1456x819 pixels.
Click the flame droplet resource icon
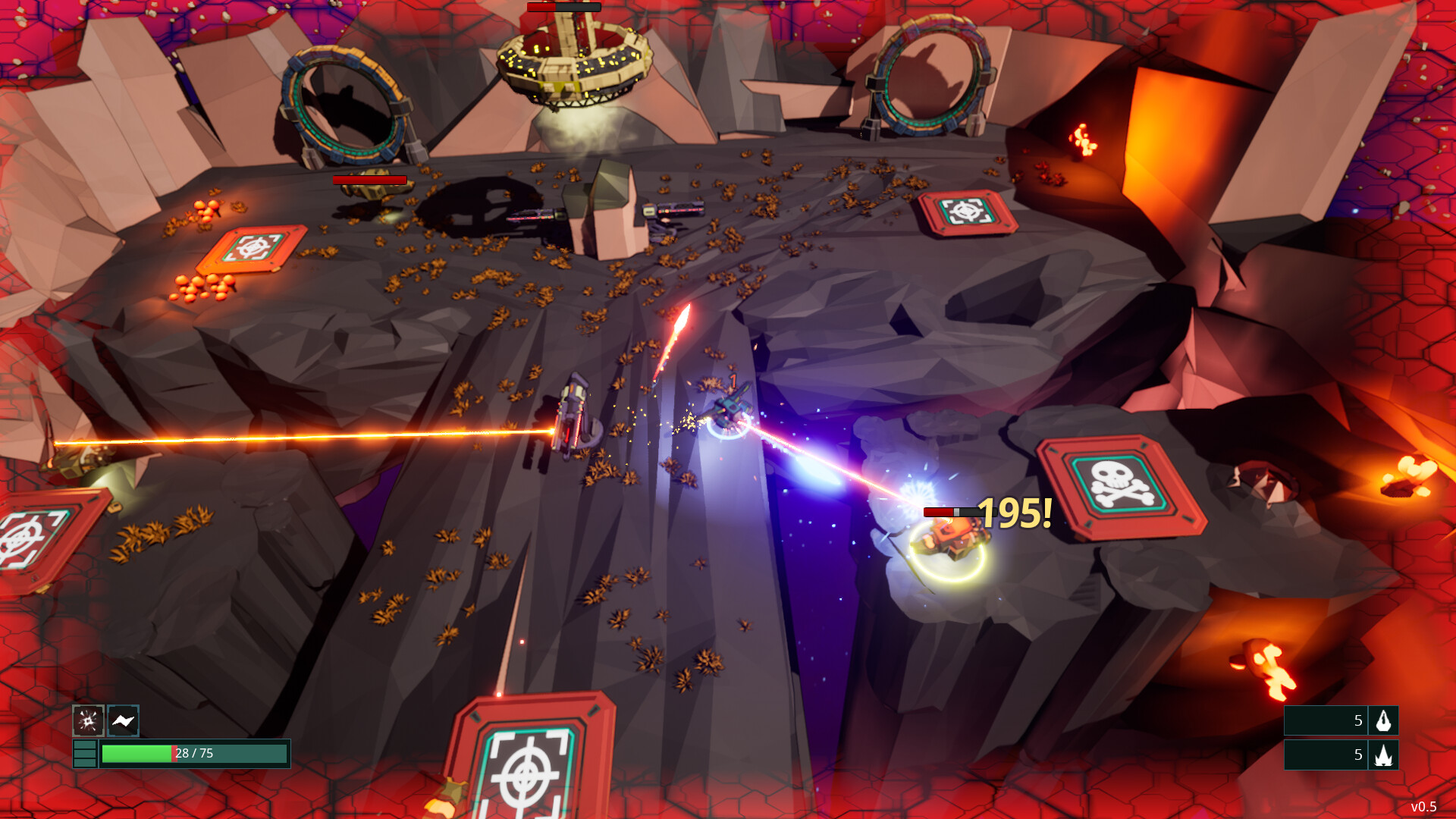pos(1384,721)
